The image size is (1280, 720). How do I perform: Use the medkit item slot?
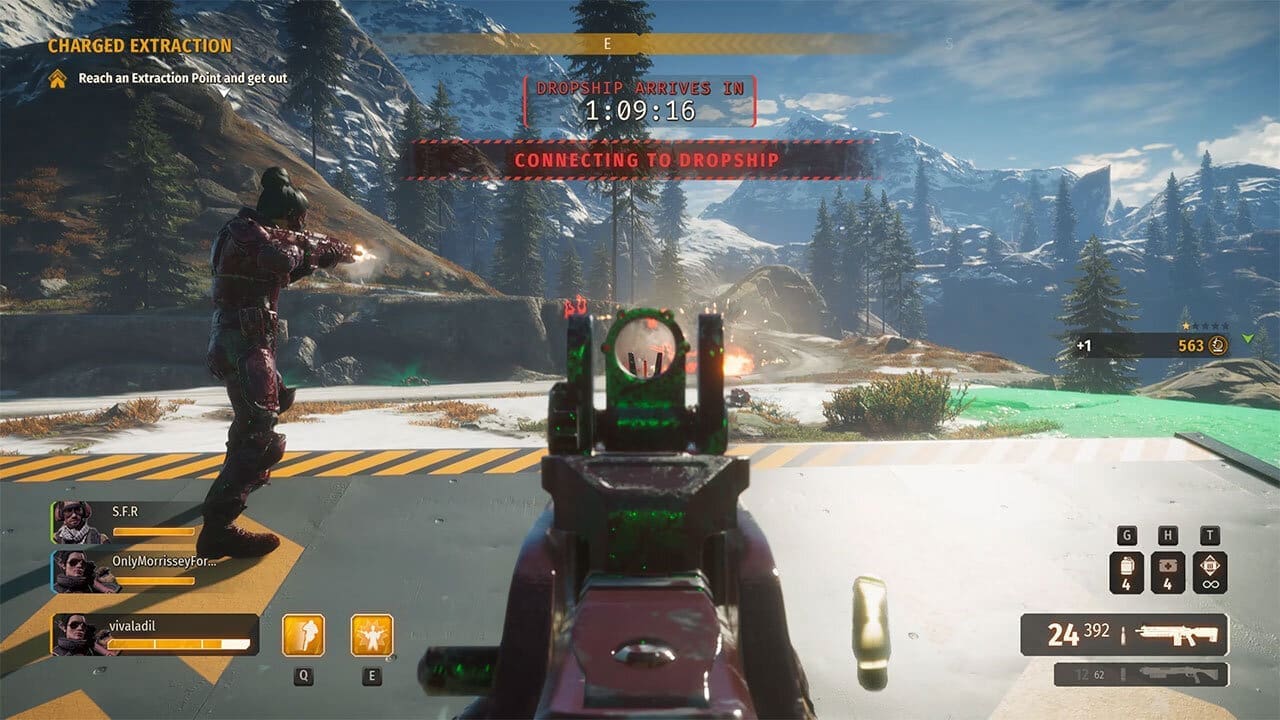tap(1168, 573)
